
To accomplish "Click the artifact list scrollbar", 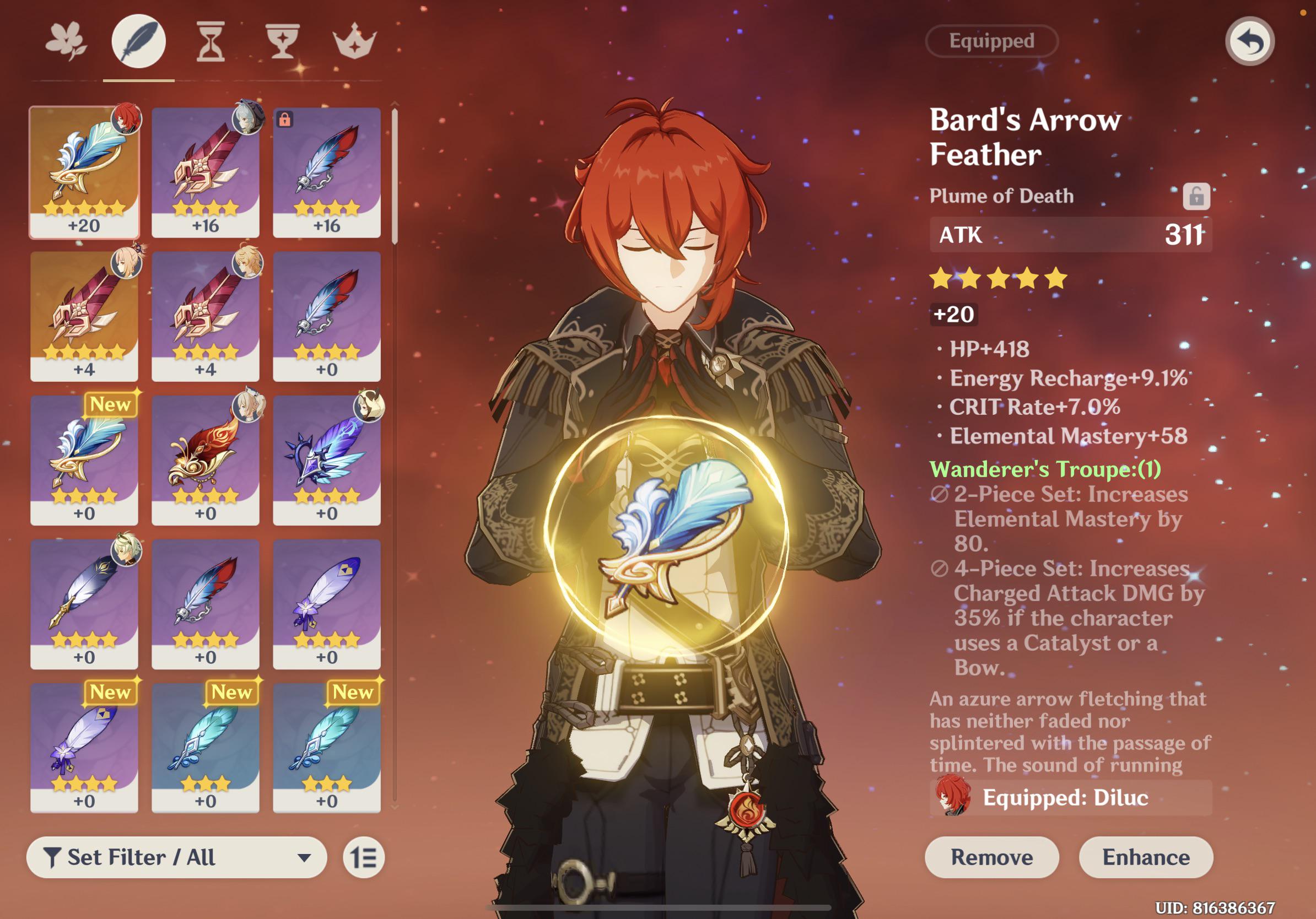I will (395, 177).
